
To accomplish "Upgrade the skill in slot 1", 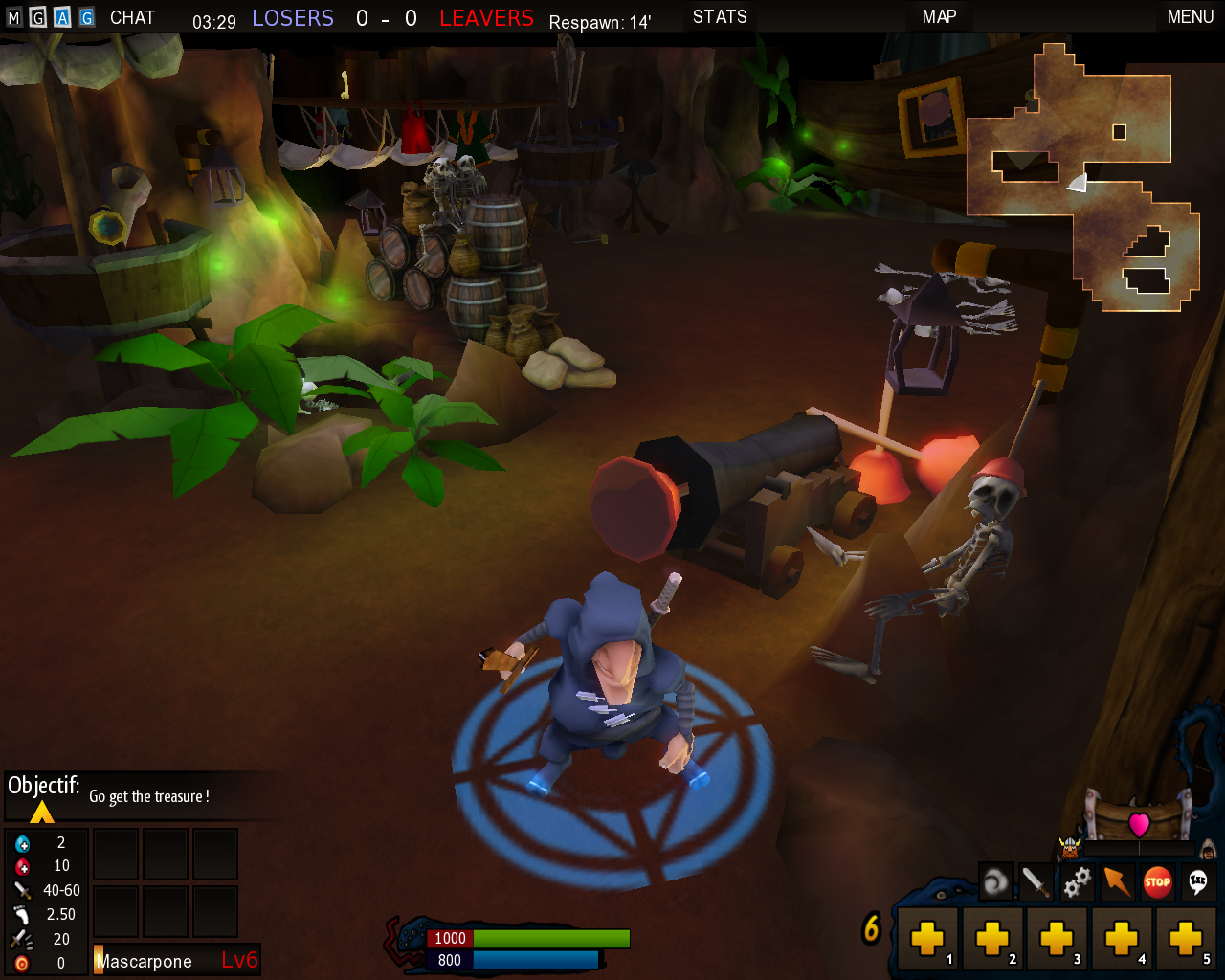I will click(927, 939).
